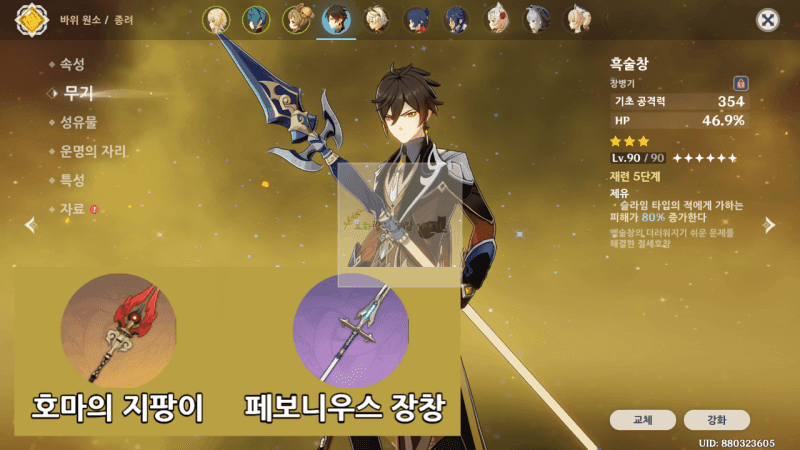Open the 성유물 artifacts section
The width and height of the screenshot is (800, 450).
tap(78, 122)
